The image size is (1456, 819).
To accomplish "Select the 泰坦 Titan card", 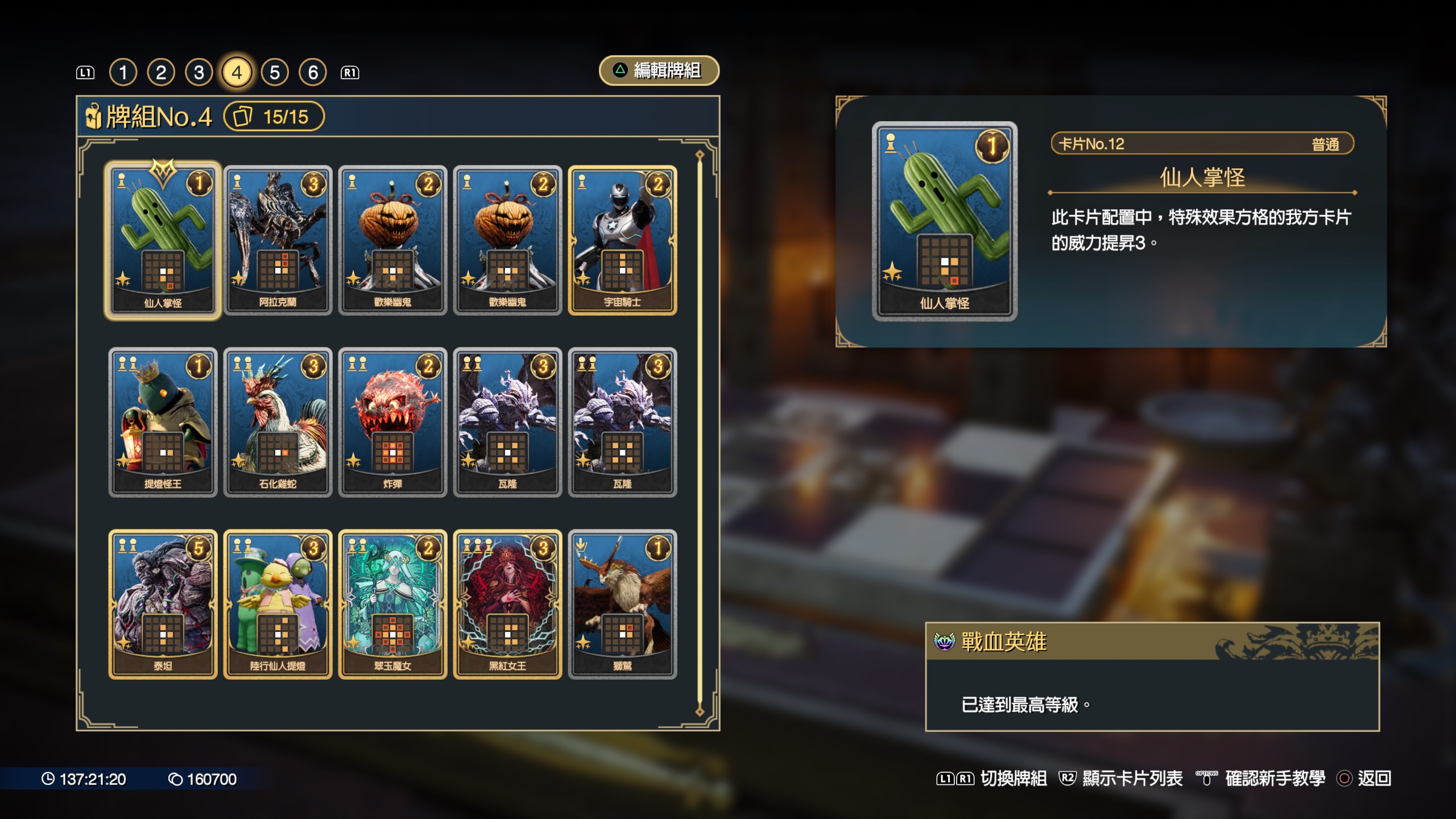I will 163,604.
